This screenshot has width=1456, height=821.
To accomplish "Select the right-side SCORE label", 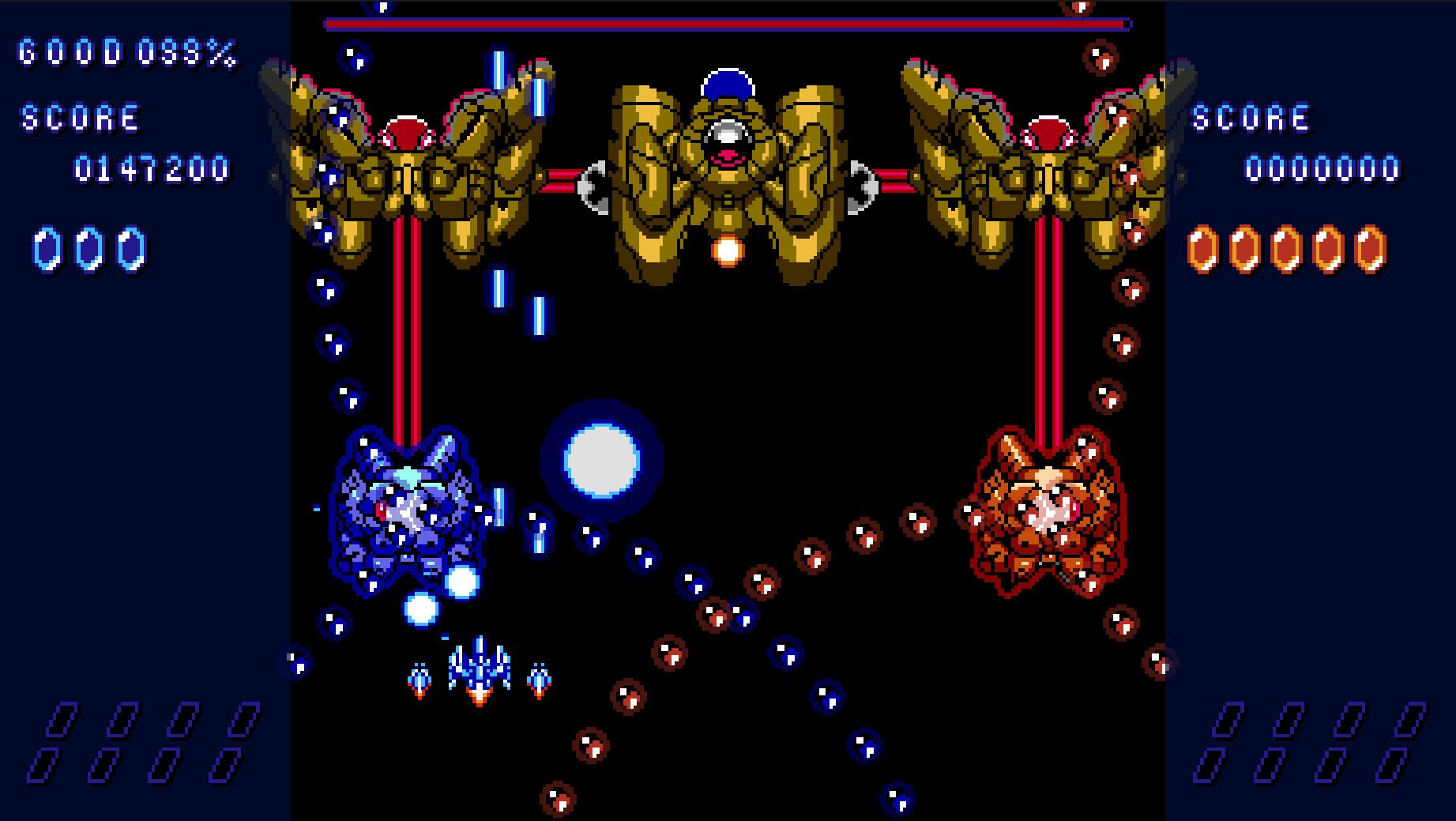I will point(1253,117).
